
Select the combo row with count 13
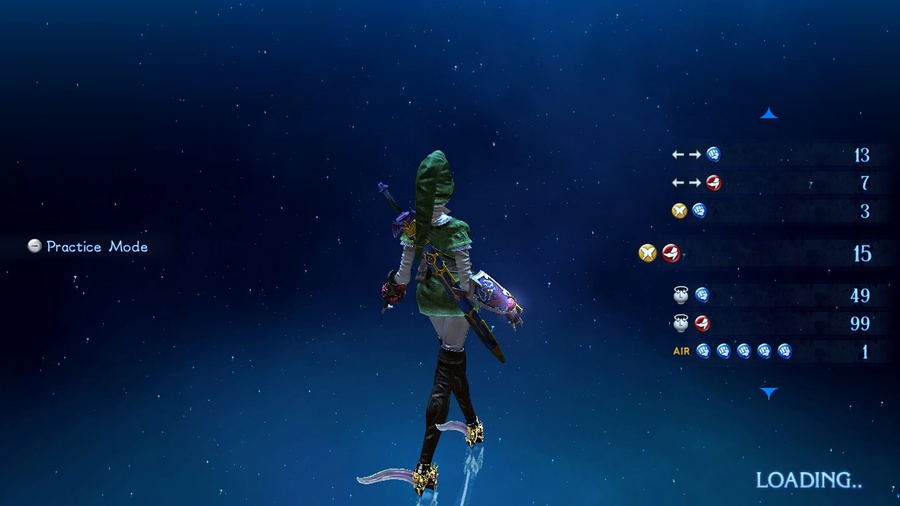[770, 155]
